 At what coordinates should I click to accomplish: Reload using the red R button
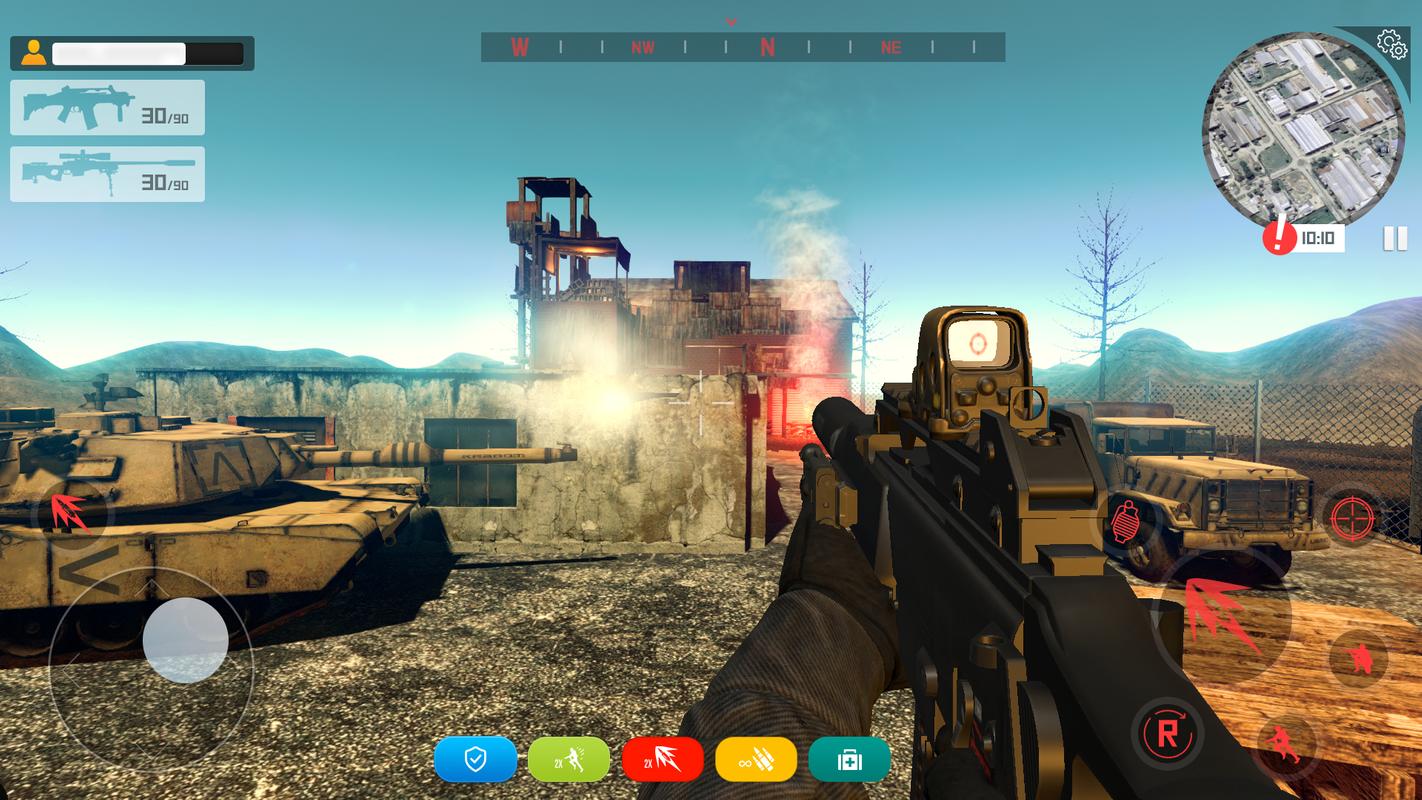pyautogui.click(x=1166, y=733)
